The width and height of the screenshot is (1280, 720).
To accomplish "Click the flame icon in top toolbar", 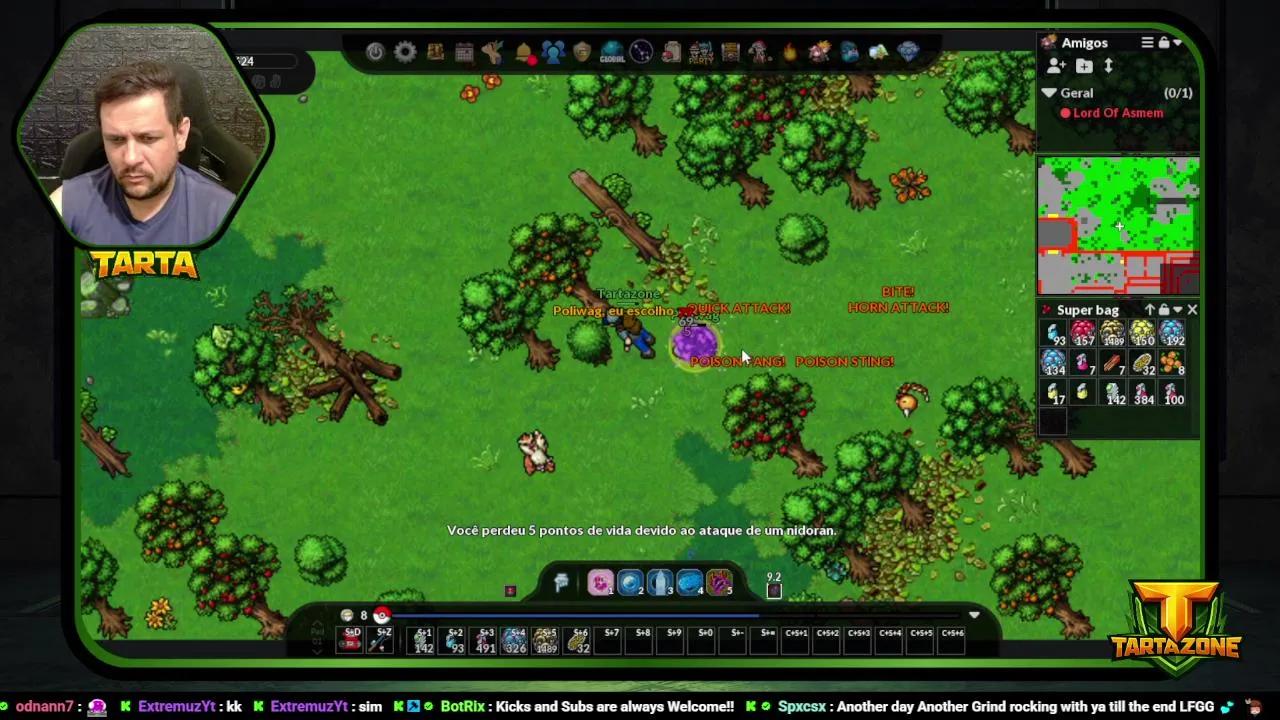I will click(790, 52).
